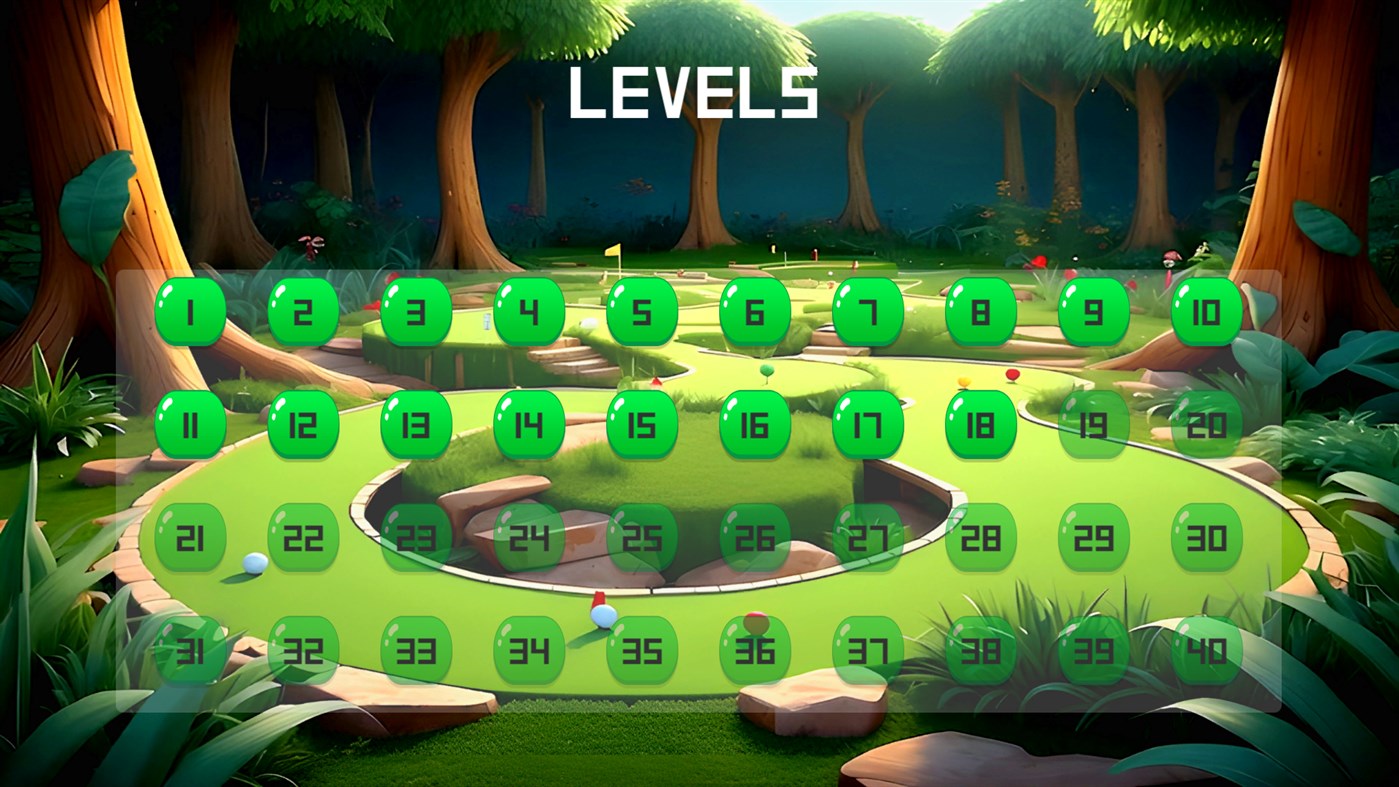Choose level 21 in the third row
The image size is (1399, 787).
(x=190, y=538)
